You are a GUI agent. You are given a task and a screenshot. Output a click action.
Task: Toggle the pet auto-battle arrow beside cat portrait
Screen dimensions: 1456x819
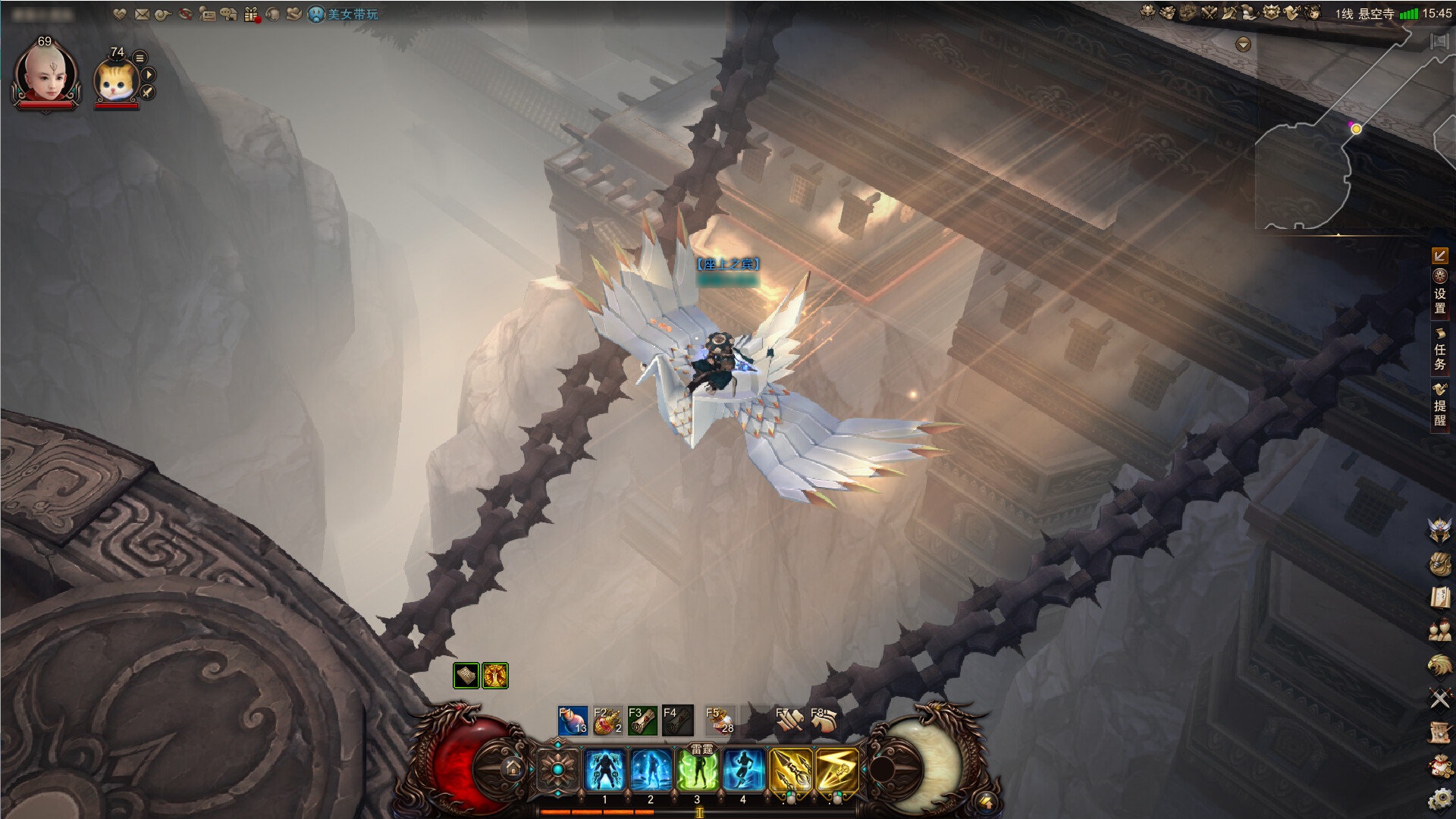pyautogui.click(x=149, y=74)
